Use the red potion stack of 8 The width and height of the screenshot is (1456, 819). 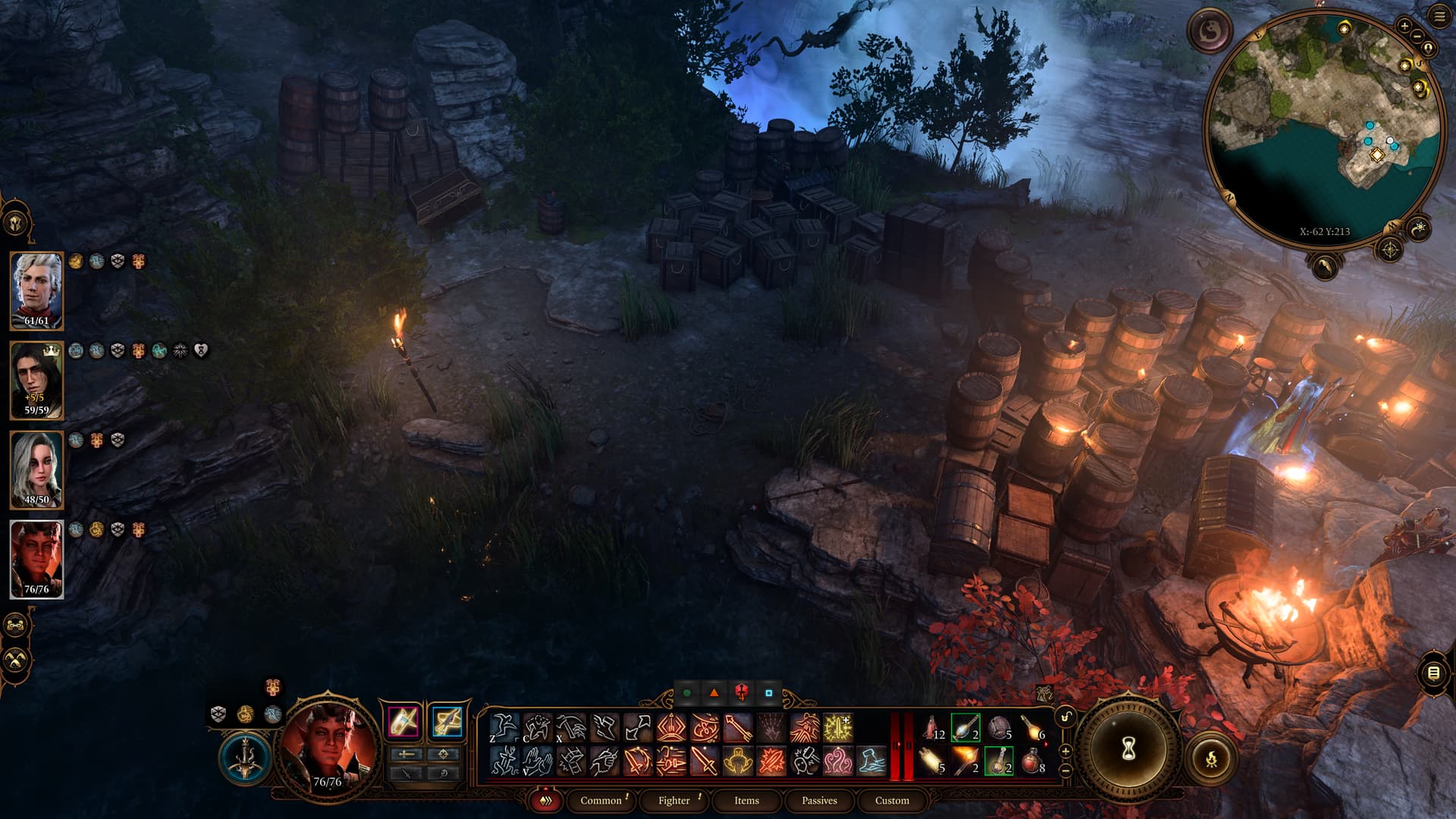[1033, 760]
